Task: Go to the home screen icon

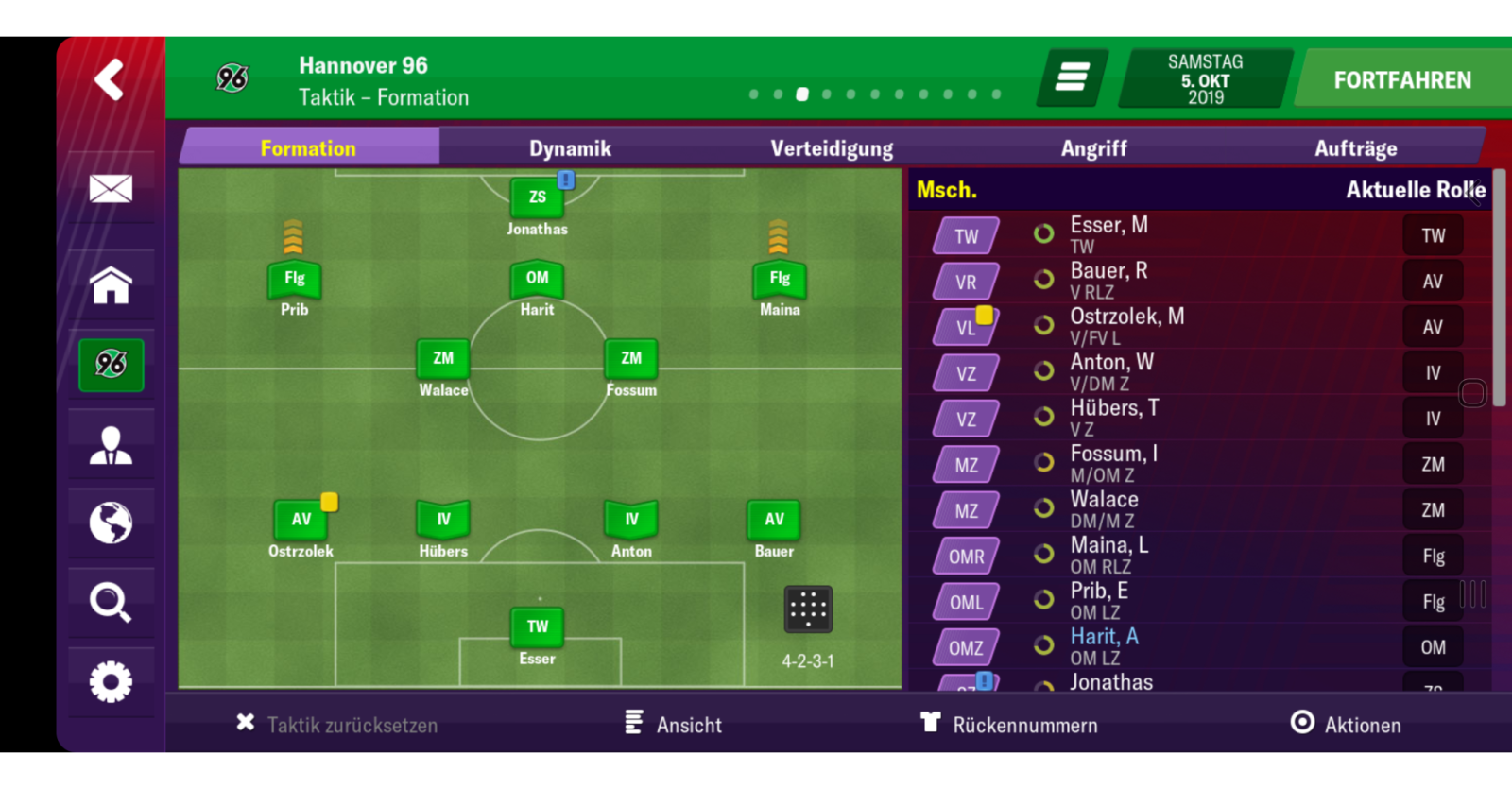Action: pyautogui.click(x=111, y=285)
